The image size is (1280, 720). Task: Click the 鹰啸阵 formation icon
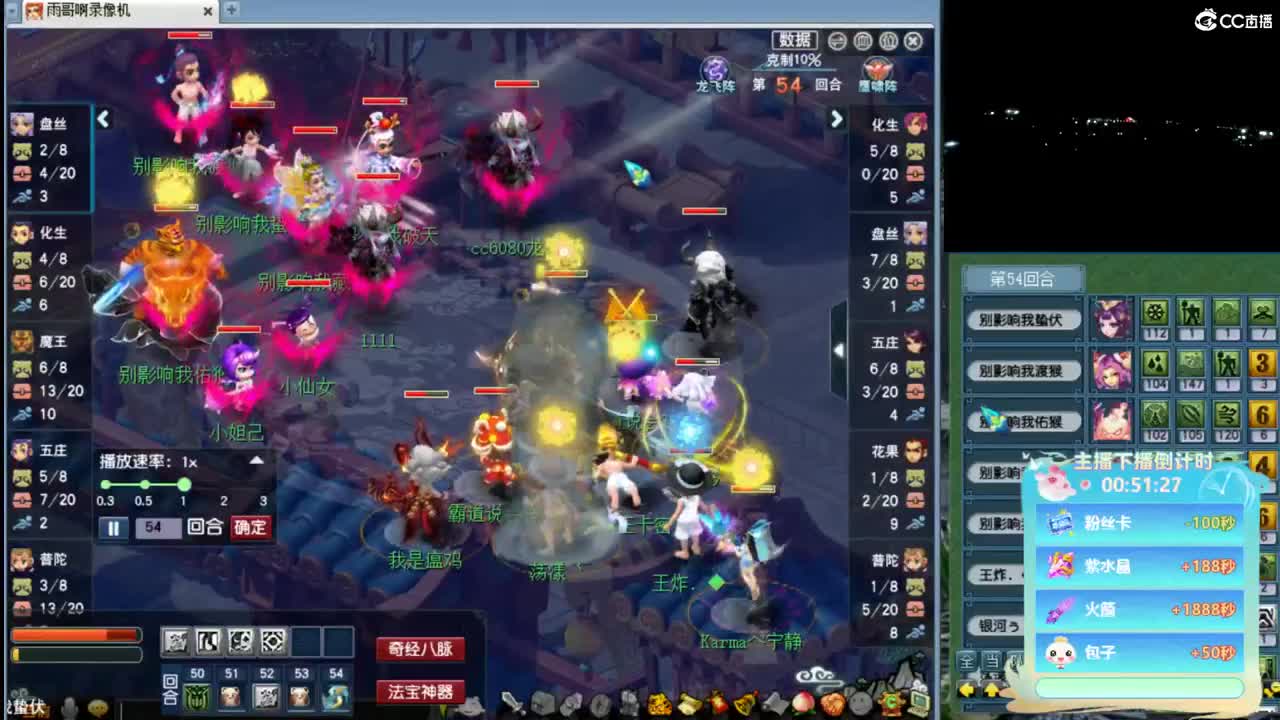(876, 68)
